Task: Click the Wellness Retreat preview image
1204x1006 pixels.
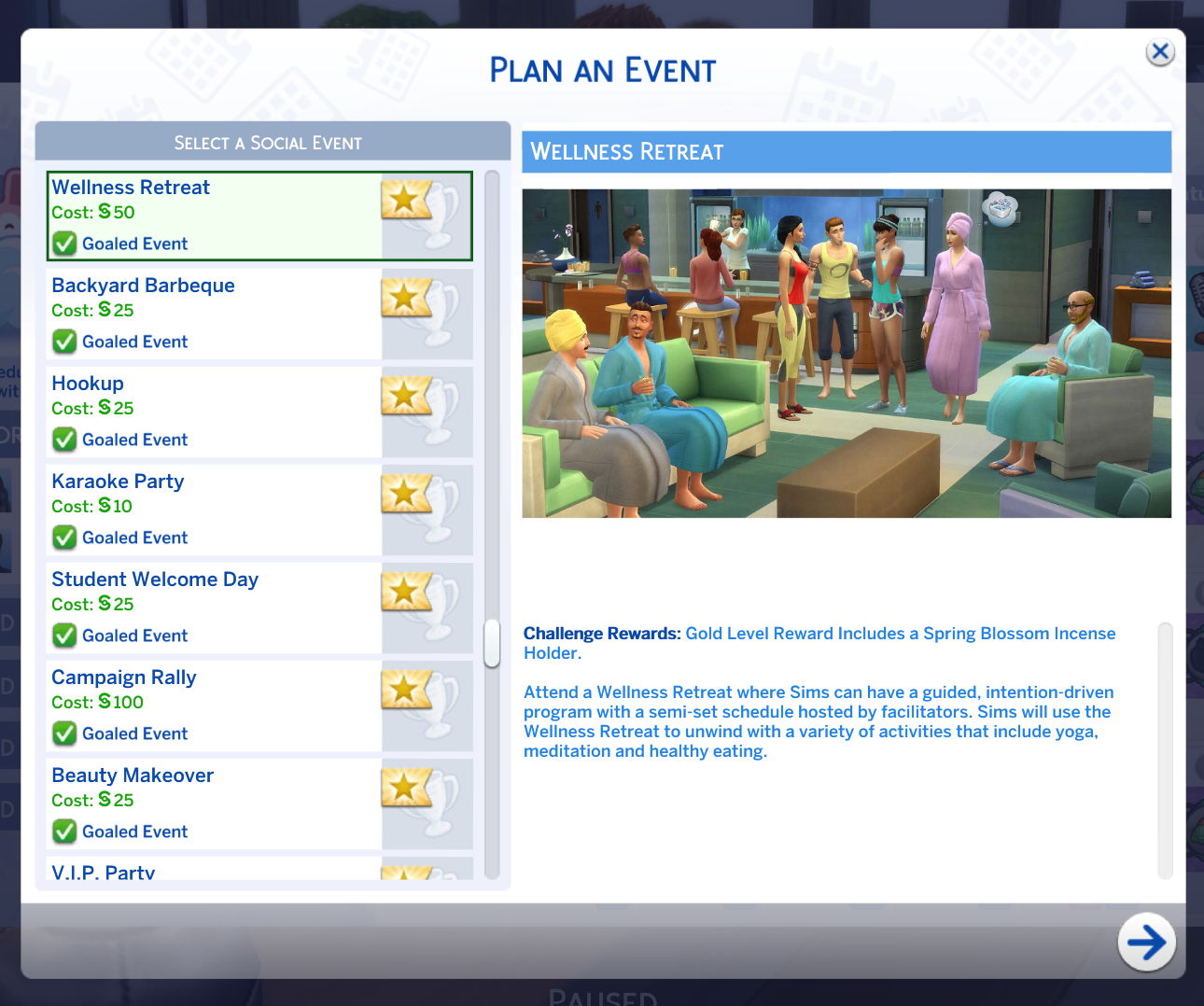Action: tap(847, 352)
